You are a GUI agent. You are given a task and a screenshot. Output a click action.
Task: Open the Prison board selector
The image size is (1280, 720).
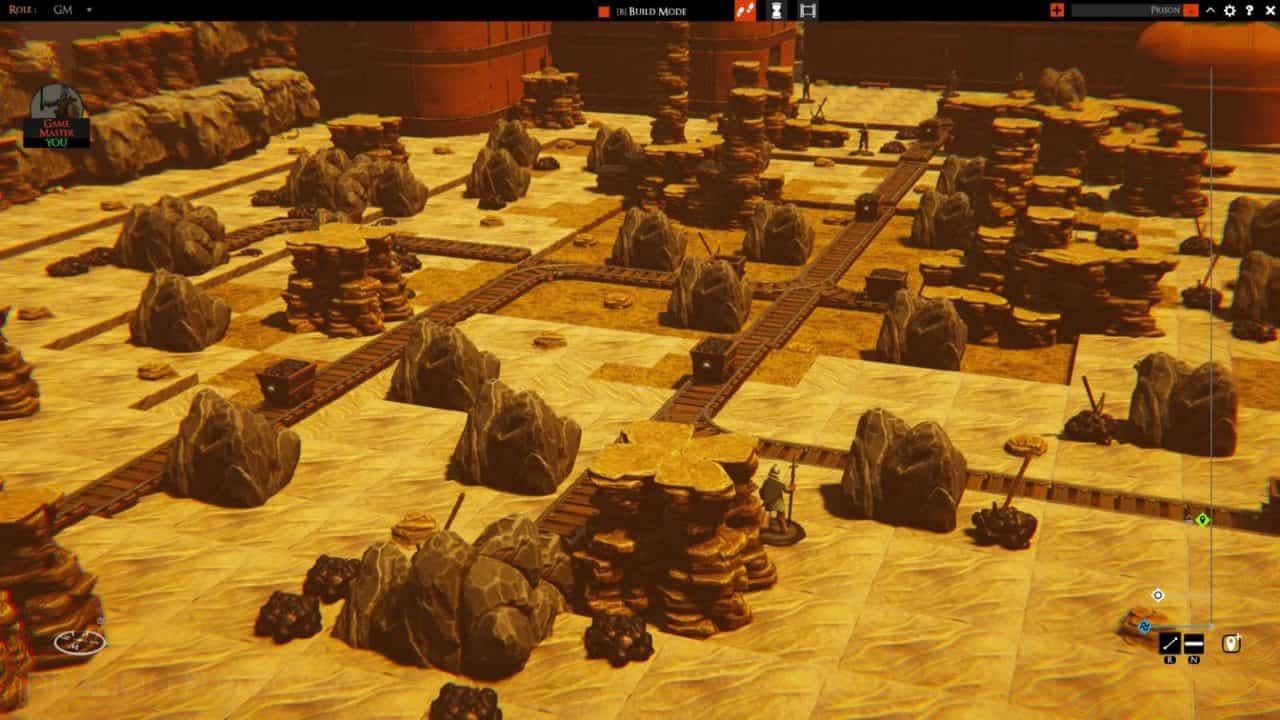[x=1165, y=11]
